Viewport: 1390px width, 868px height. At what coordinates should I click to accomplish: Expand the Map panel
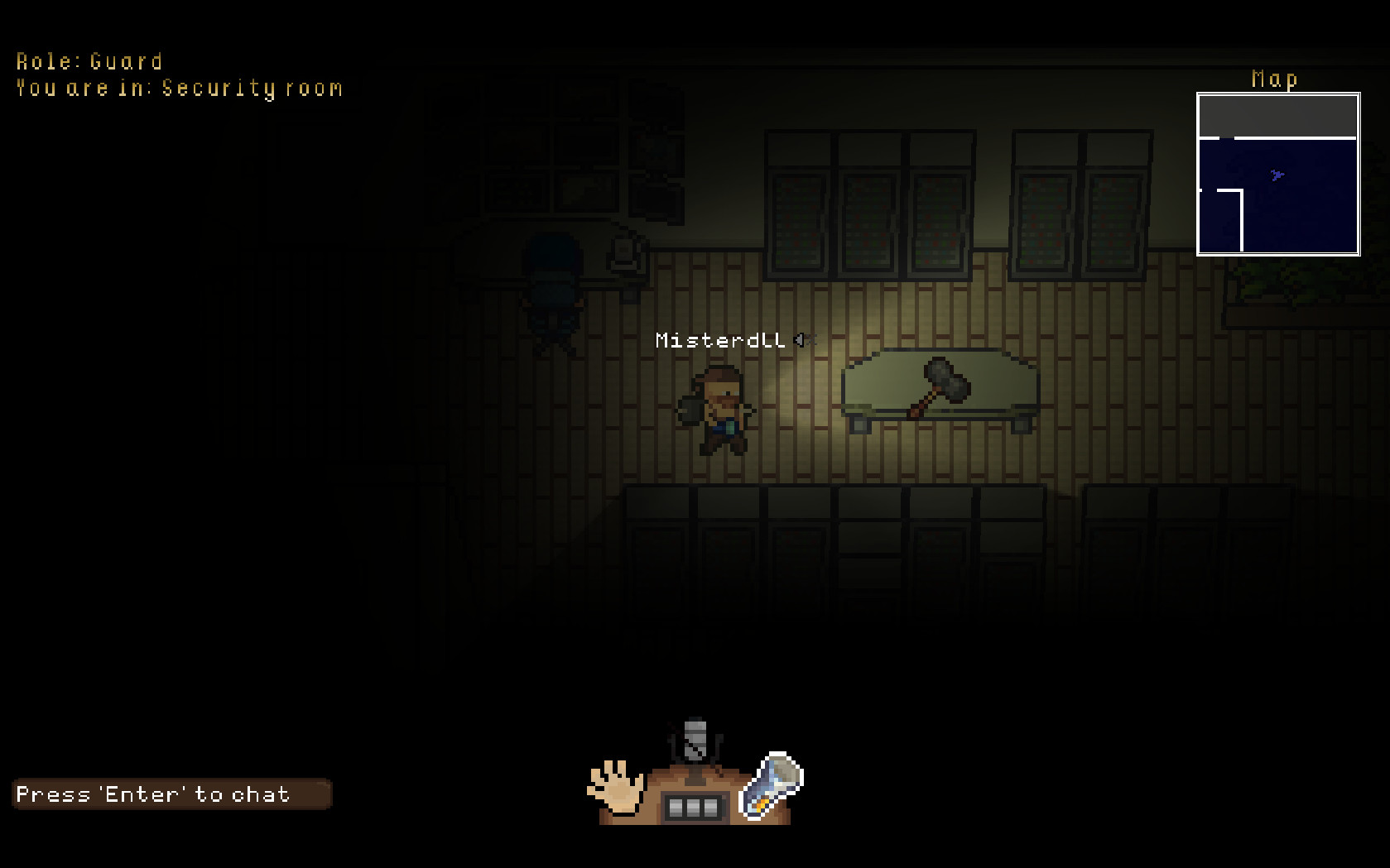[x=1277, y=175]
